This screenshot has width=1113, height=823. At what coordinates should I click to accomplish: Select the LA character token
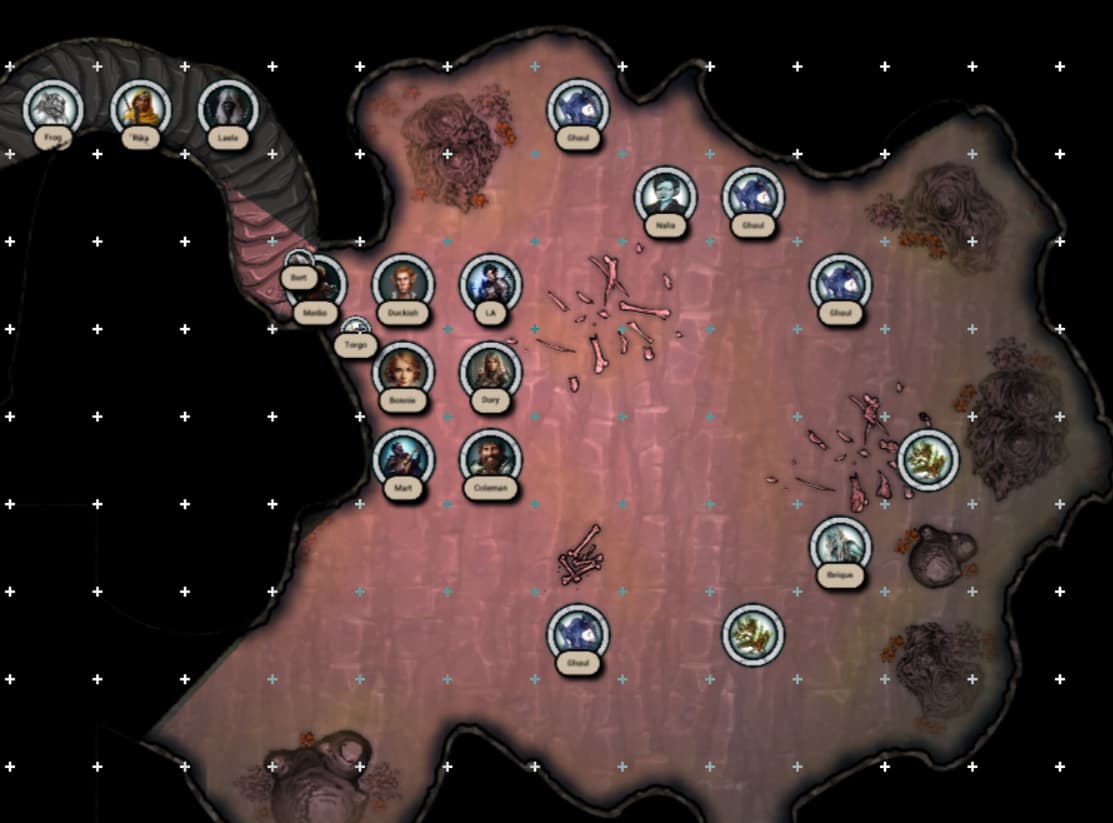tap(490, 283)
